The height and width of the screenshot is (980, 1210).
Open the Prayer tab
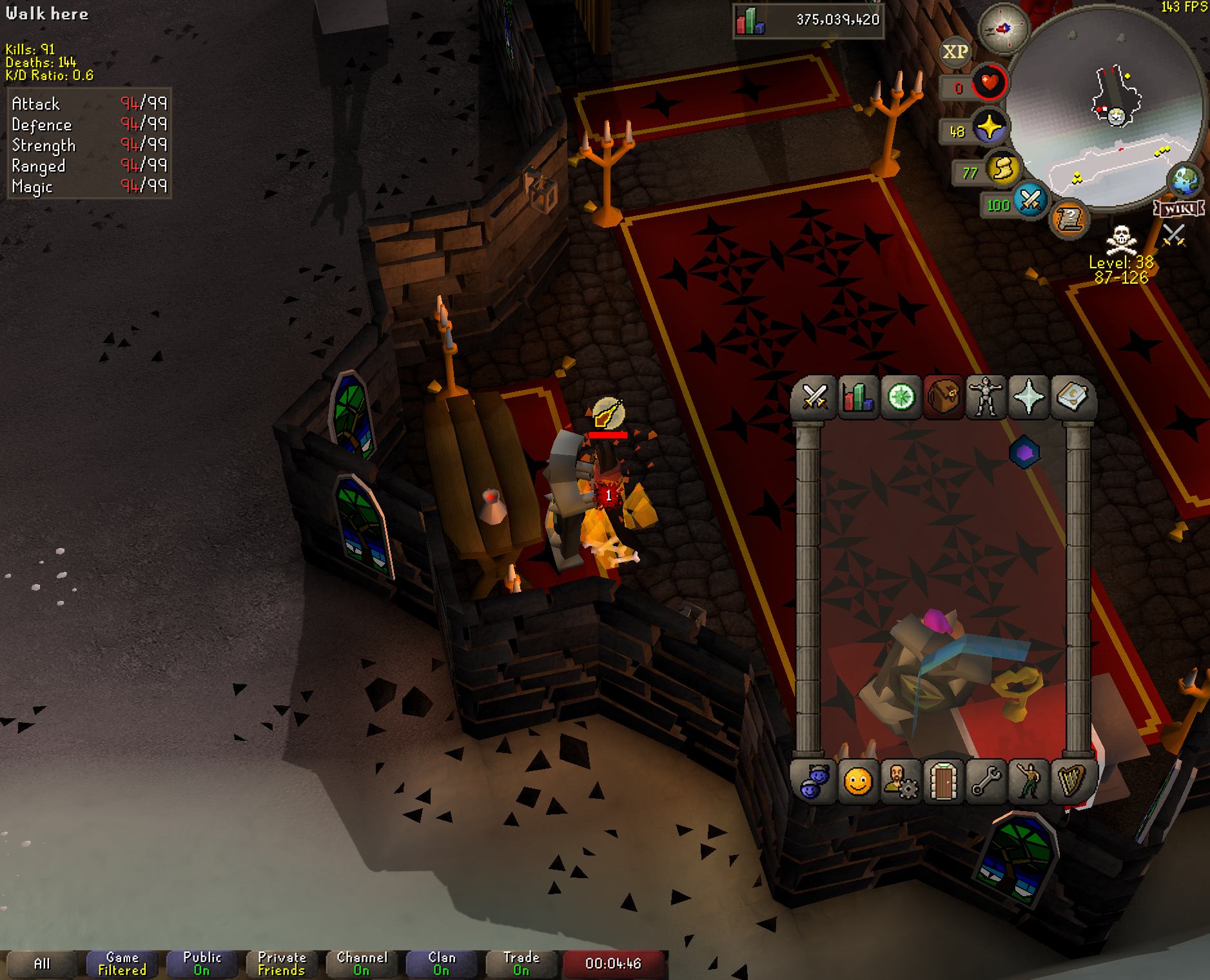pos(1029,397)
